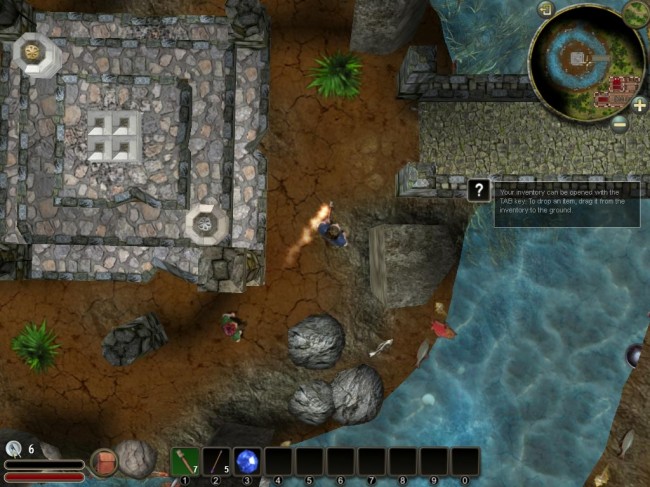This screenshot has height=487, width=650.
Task: Activate the blue orb in hotbar slot 3
Action: pos(247,461)
